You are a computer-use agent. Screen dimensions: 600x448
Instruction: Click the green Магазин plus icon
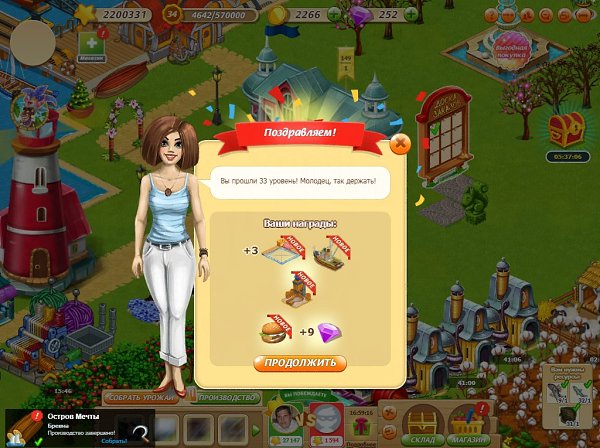[x=93, y=46]
